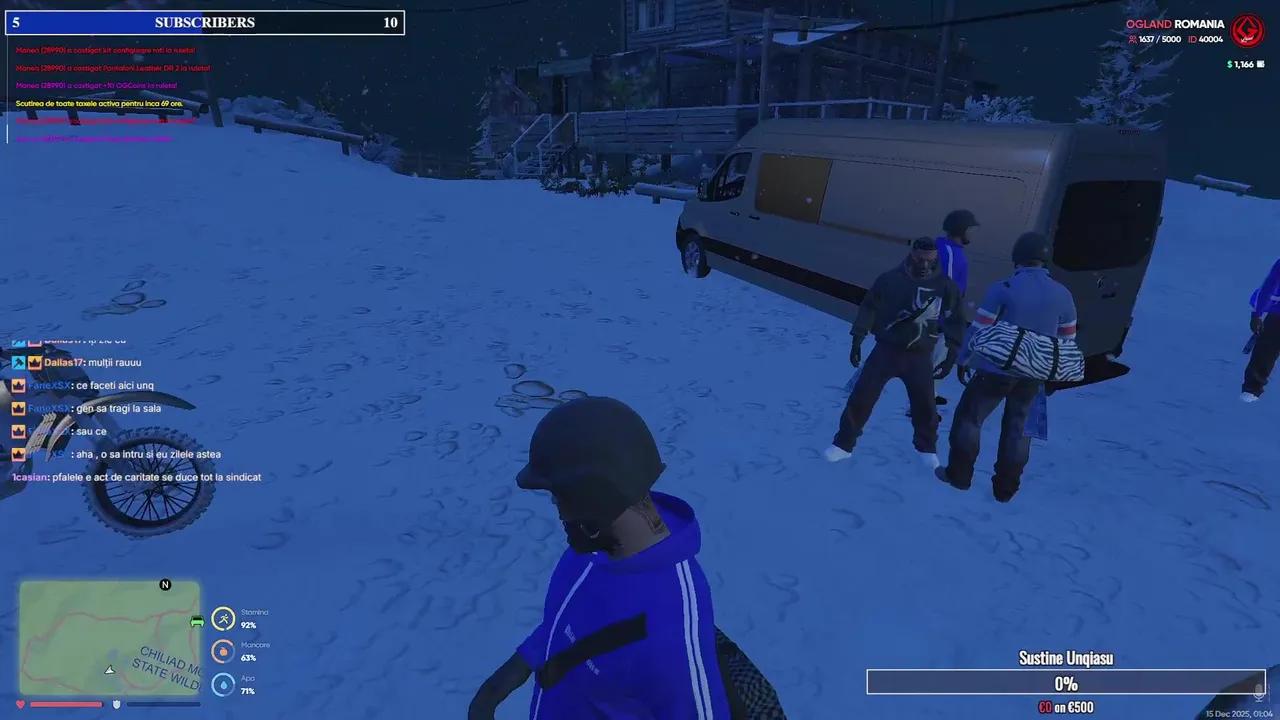Open the taxele scutire notification message

100,103
